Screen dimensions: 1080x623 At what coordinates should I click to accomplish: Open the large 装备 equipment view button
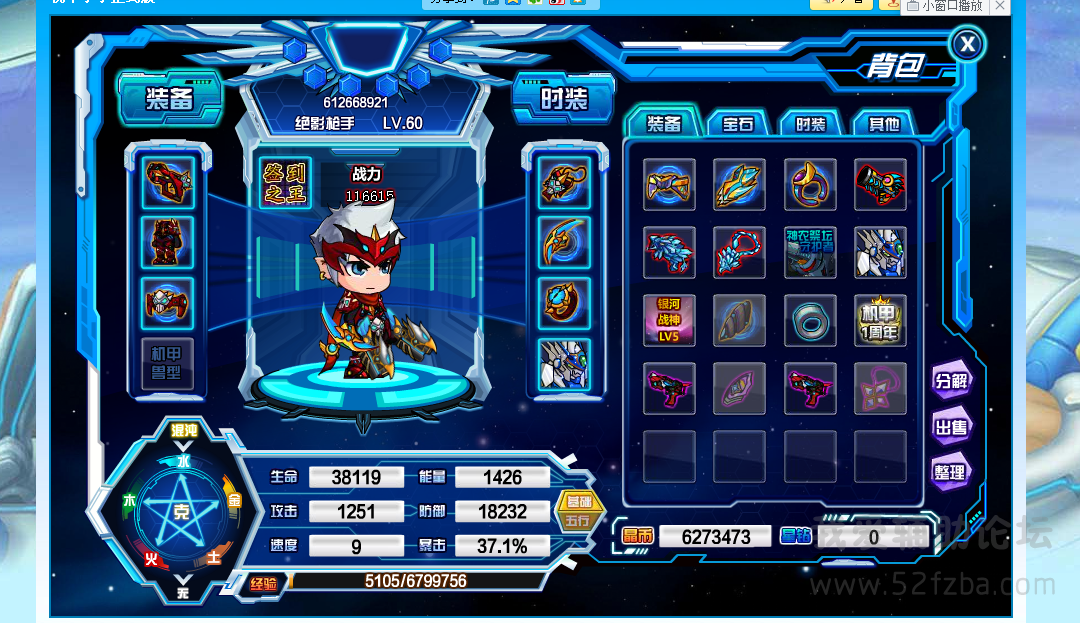coord(170,99)
